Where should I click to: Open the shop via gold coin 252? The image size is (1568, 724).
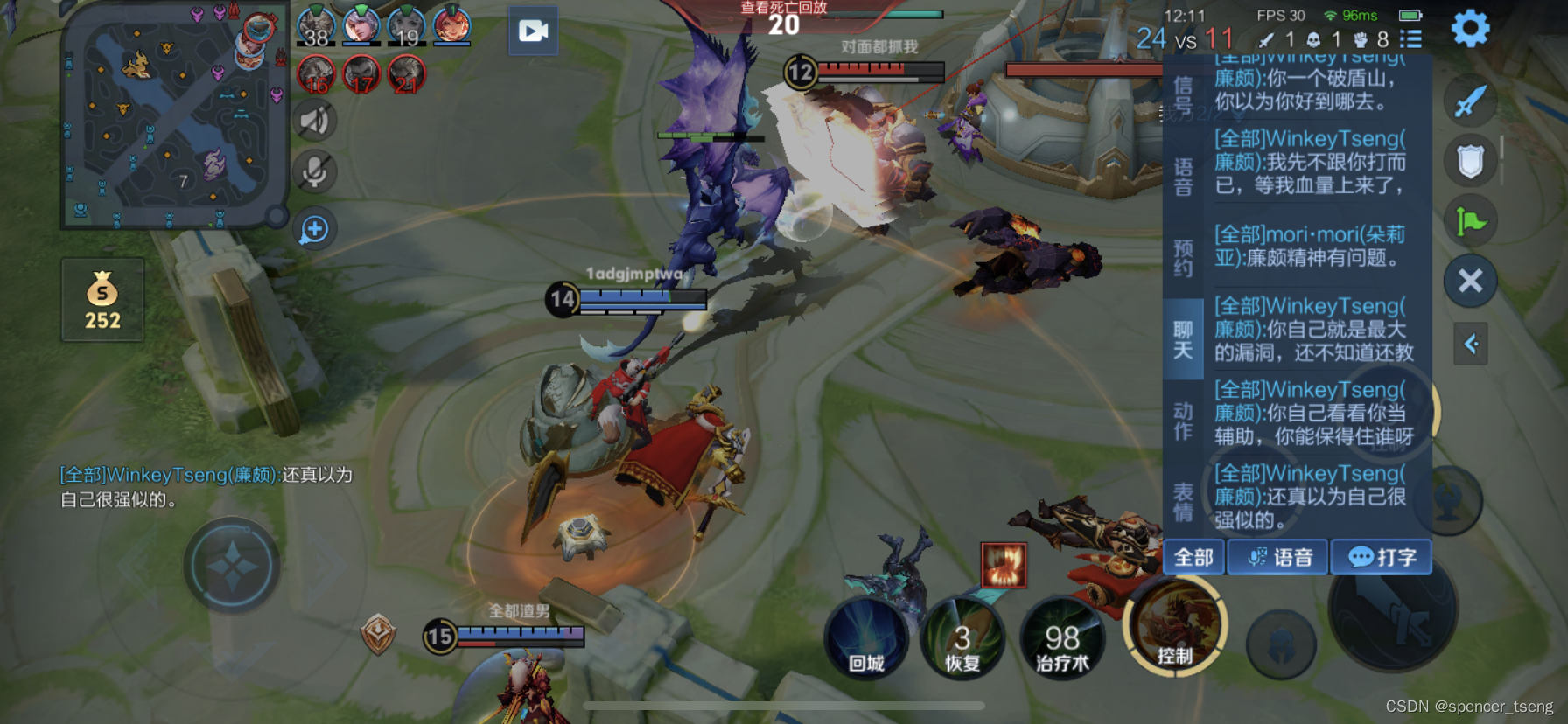coord(102,300)
